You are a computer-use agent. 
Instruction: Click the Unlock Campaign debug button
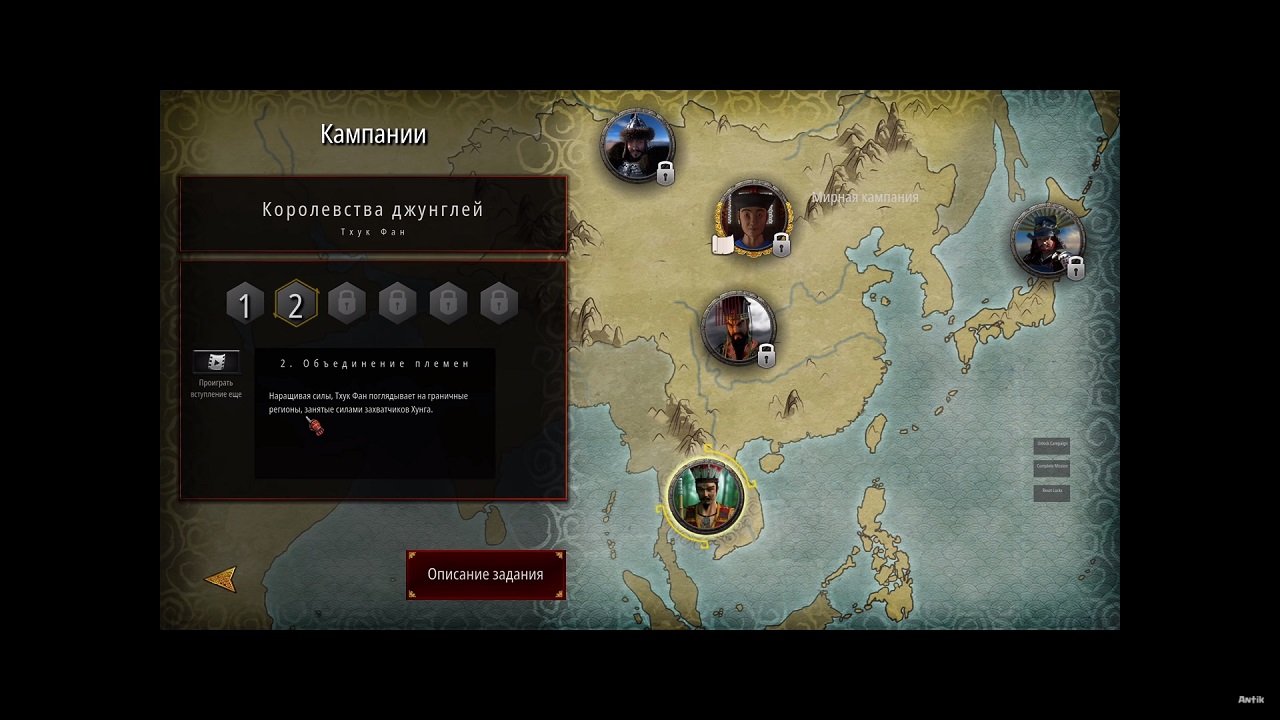tap(1051, 445)
